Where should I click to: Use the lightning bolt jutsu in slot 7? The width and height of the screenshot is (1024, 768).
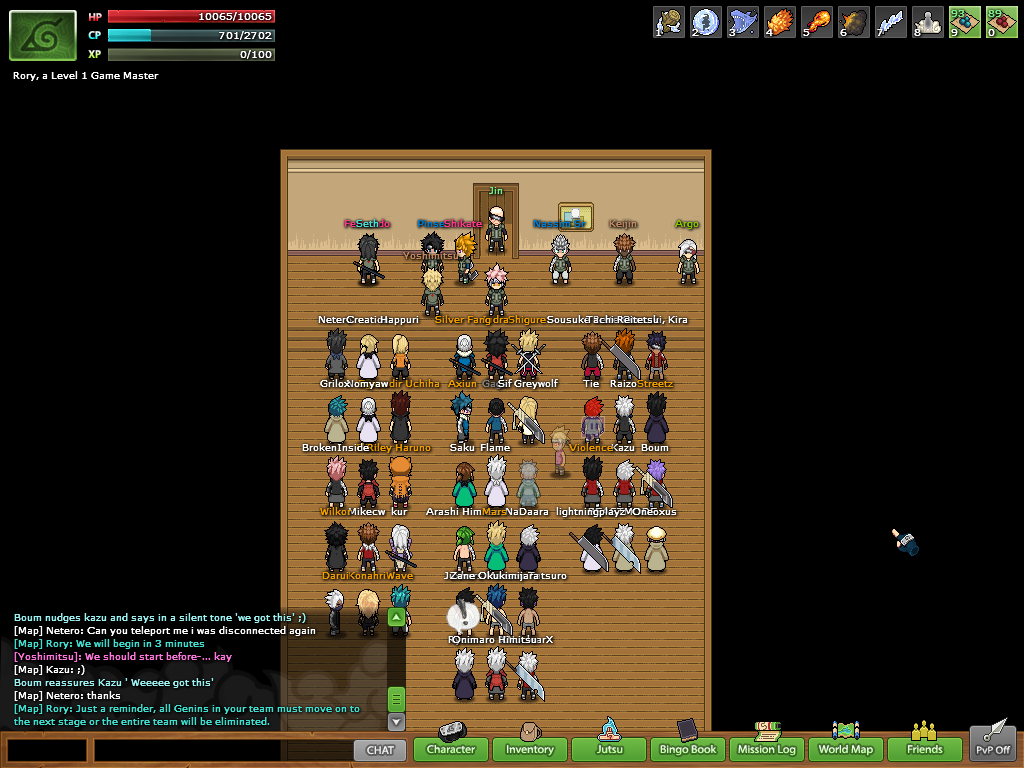[x=891, y=22]
